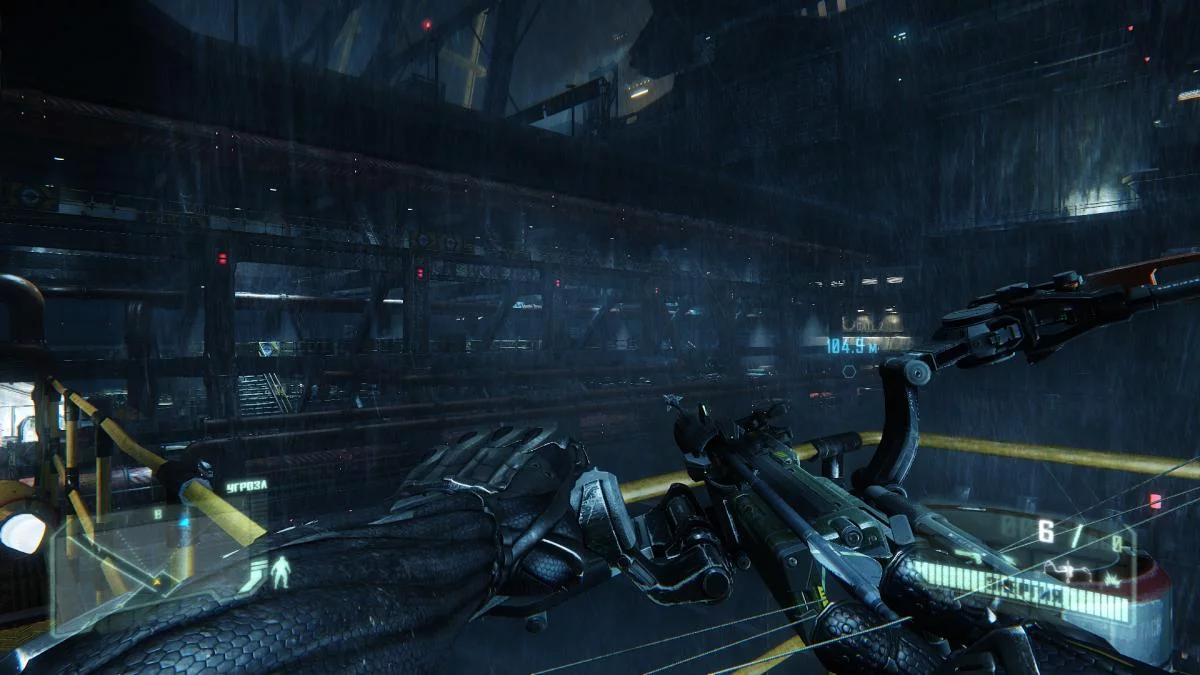Click the blue objective marker on minimap
The width and height of the screenshot is (1200, 675).
[183, 523]
